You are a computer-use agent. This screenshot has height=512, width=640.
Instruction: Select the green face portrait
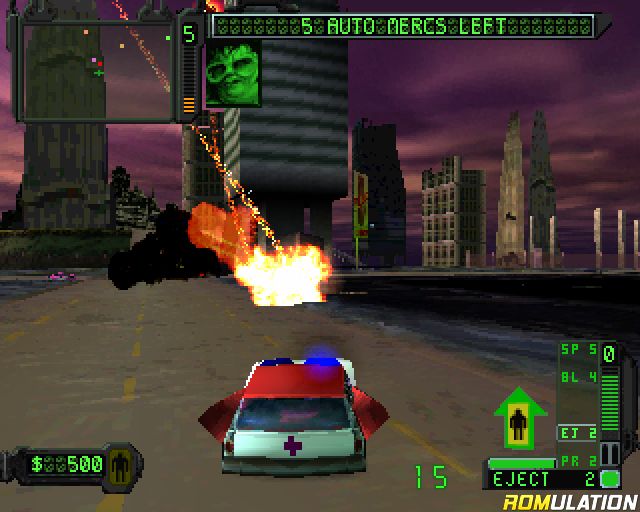coord(233,73)
